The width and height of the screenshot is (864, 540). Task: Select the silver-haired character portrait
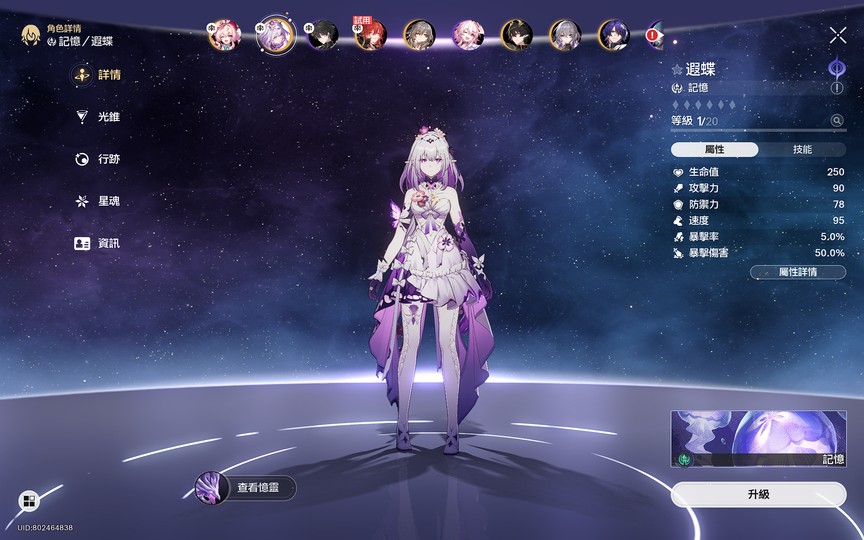(565, 36)
